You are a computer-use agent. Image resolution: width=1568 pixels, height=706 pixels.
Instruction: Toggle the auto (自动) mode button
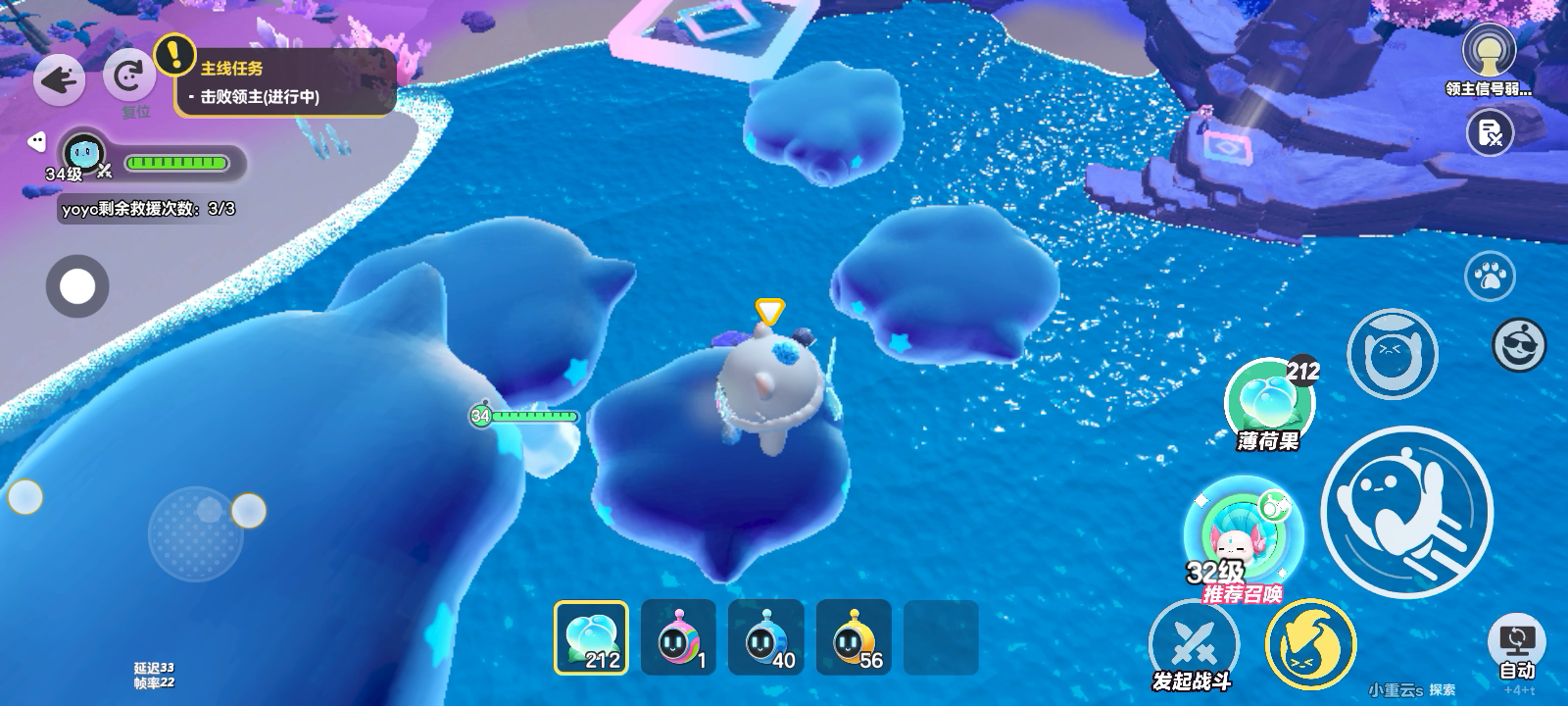[1516, 648]
